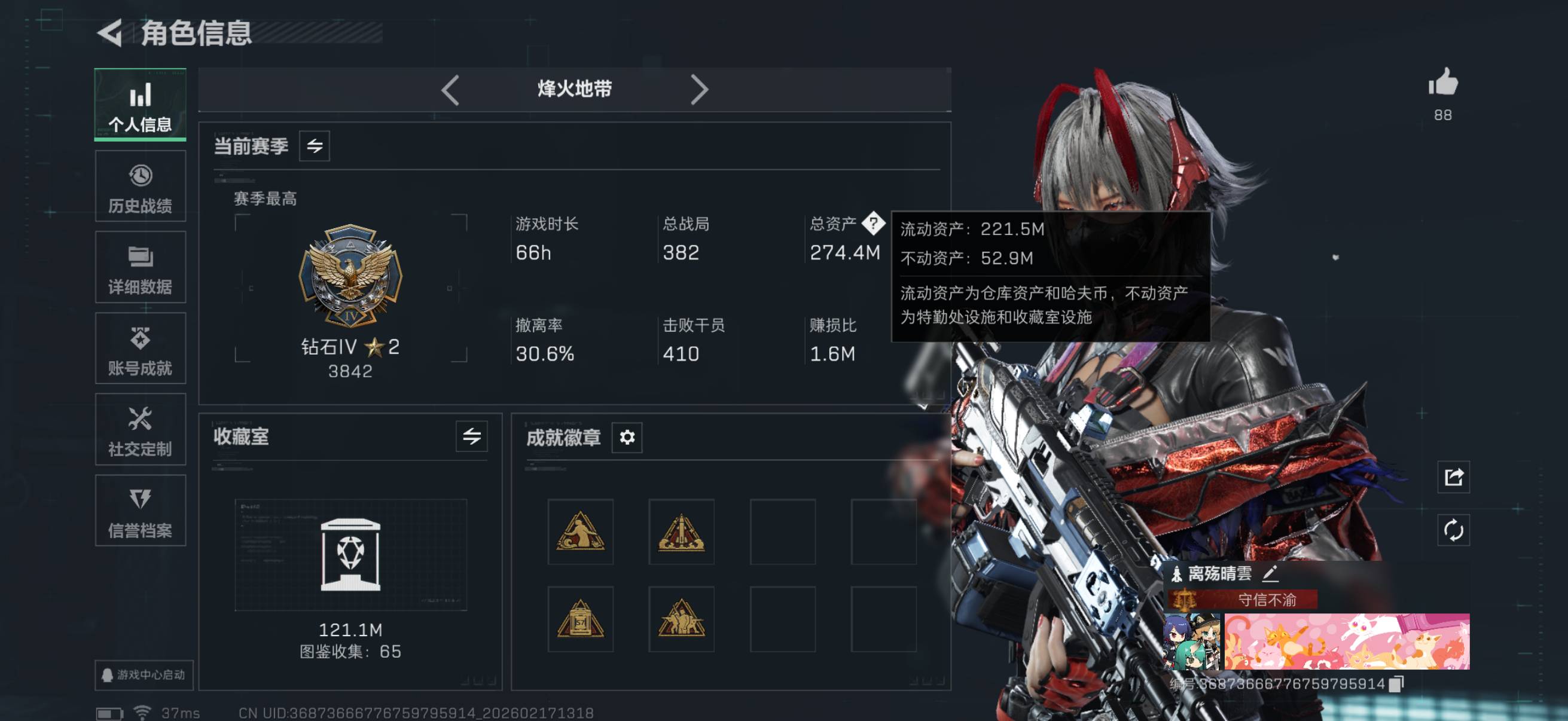
Task: Switch to the 历史战绩 tab
Action: [x=140, y=187]
